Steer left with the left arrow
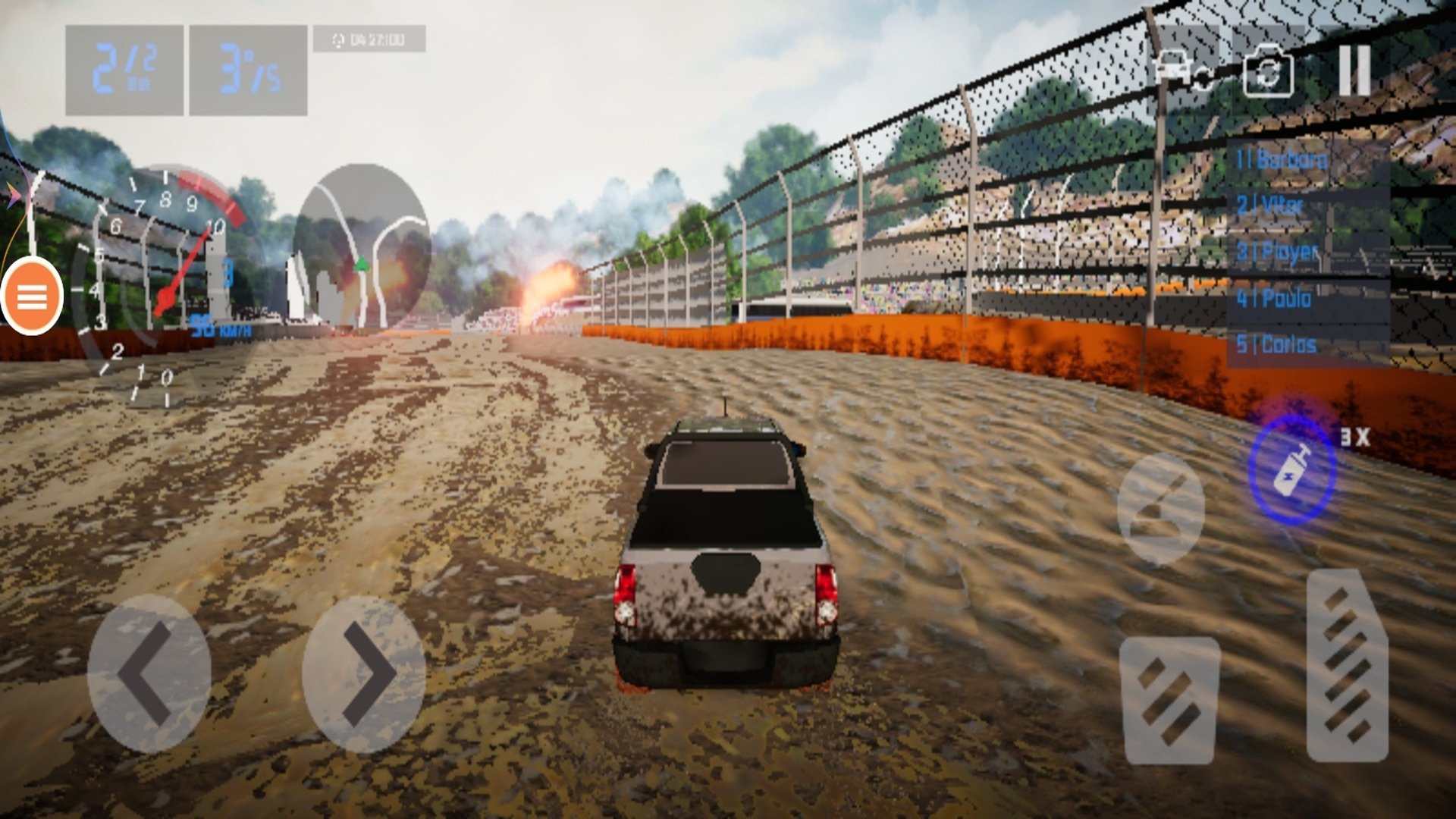This screenshot has width=1456, height=819. tap(148, 673)
